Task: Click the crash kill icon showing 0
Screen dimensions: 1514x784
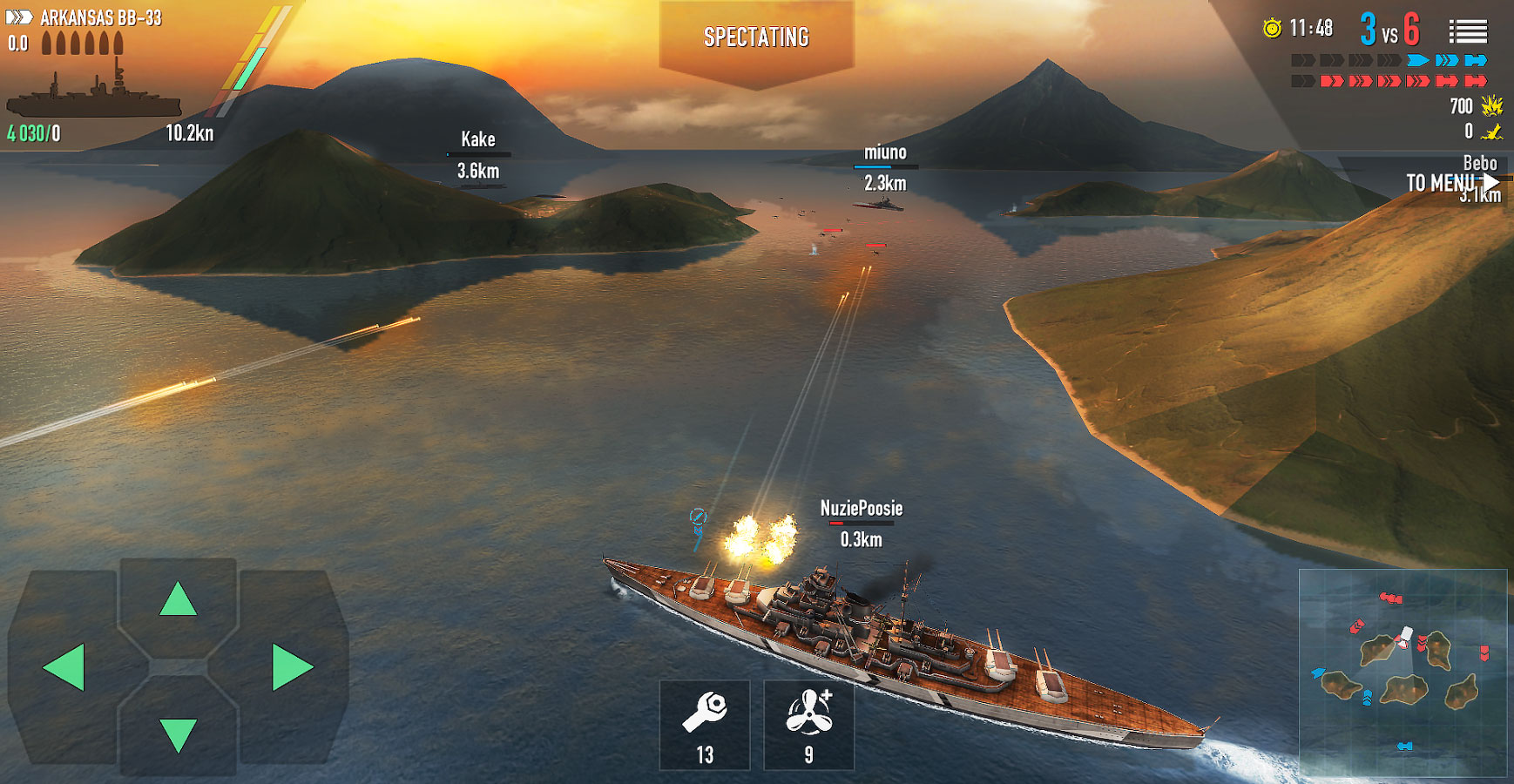Action: (x=1493, y=132)
